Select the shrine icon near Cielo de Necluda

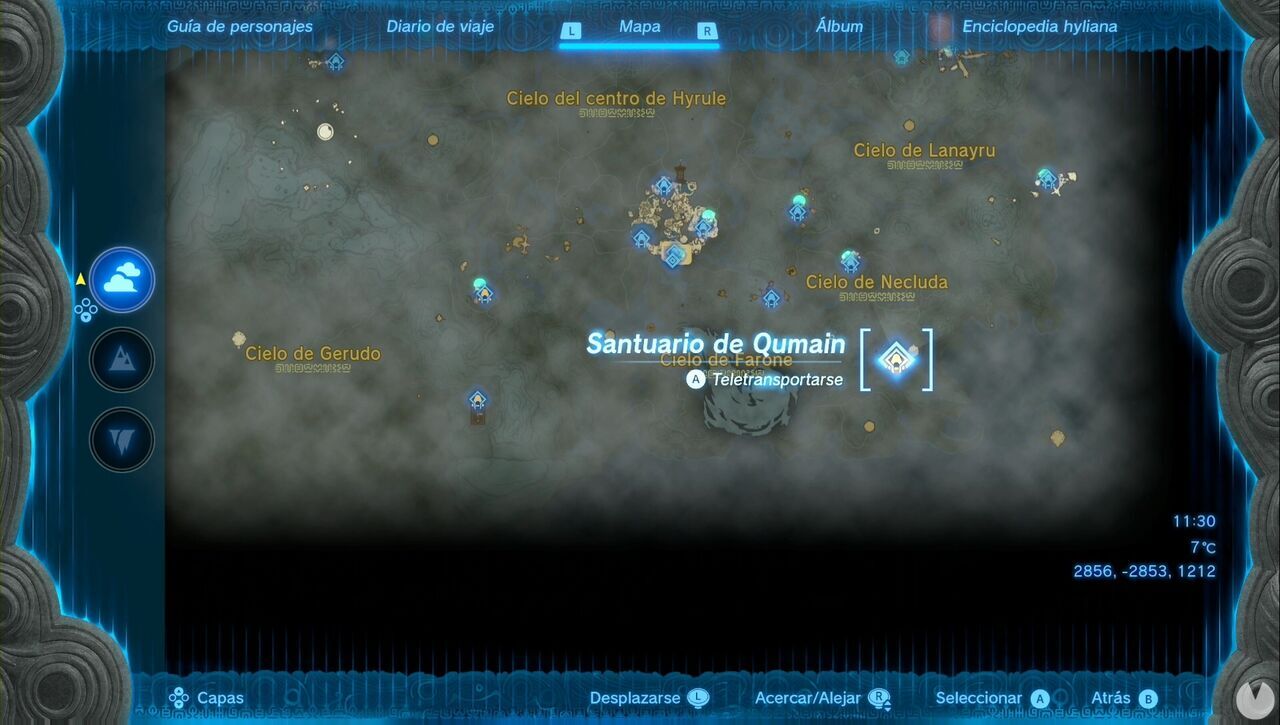coord(849,264)
